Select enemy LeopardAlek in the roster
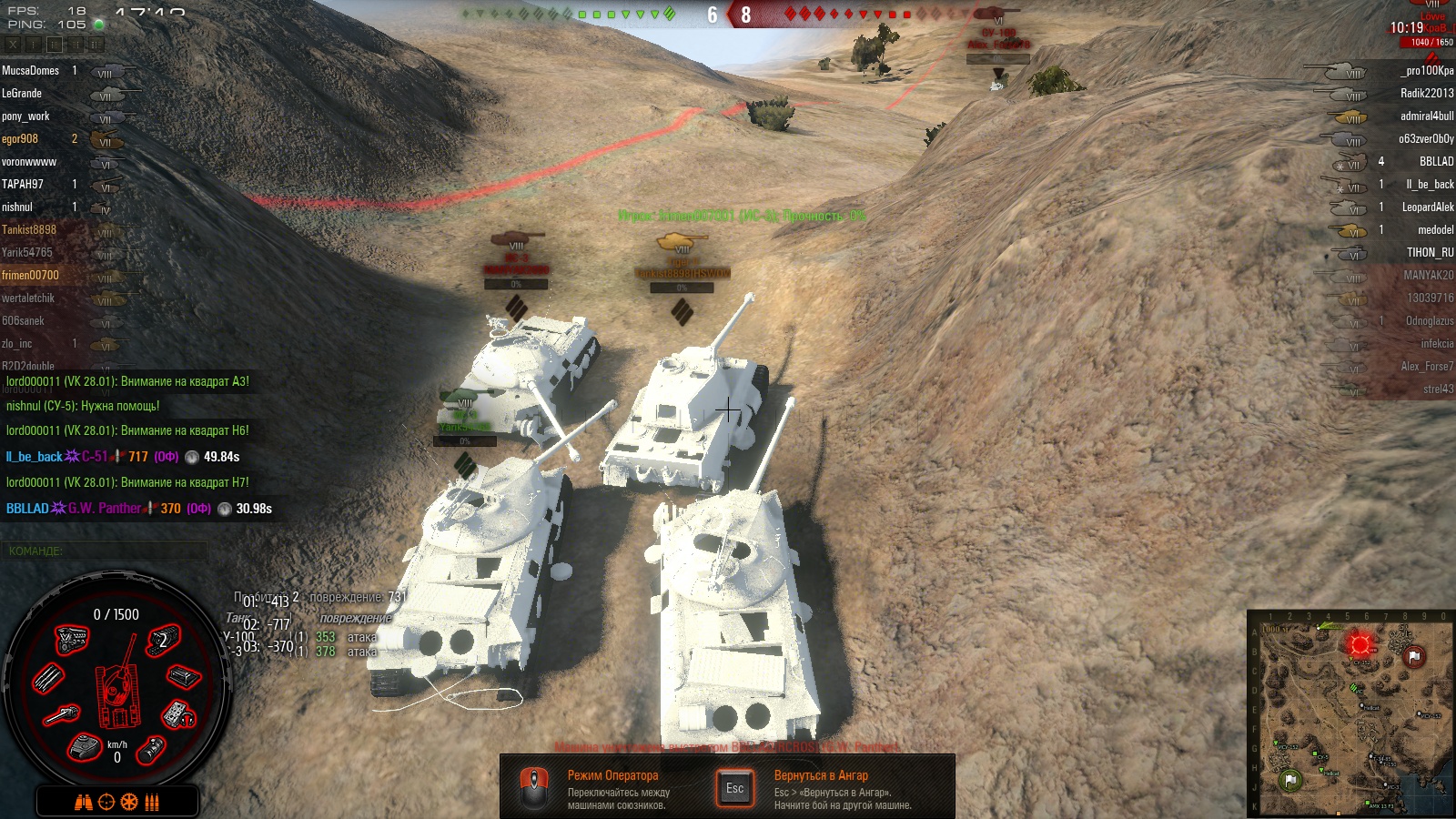 [x=1427, y=207]
